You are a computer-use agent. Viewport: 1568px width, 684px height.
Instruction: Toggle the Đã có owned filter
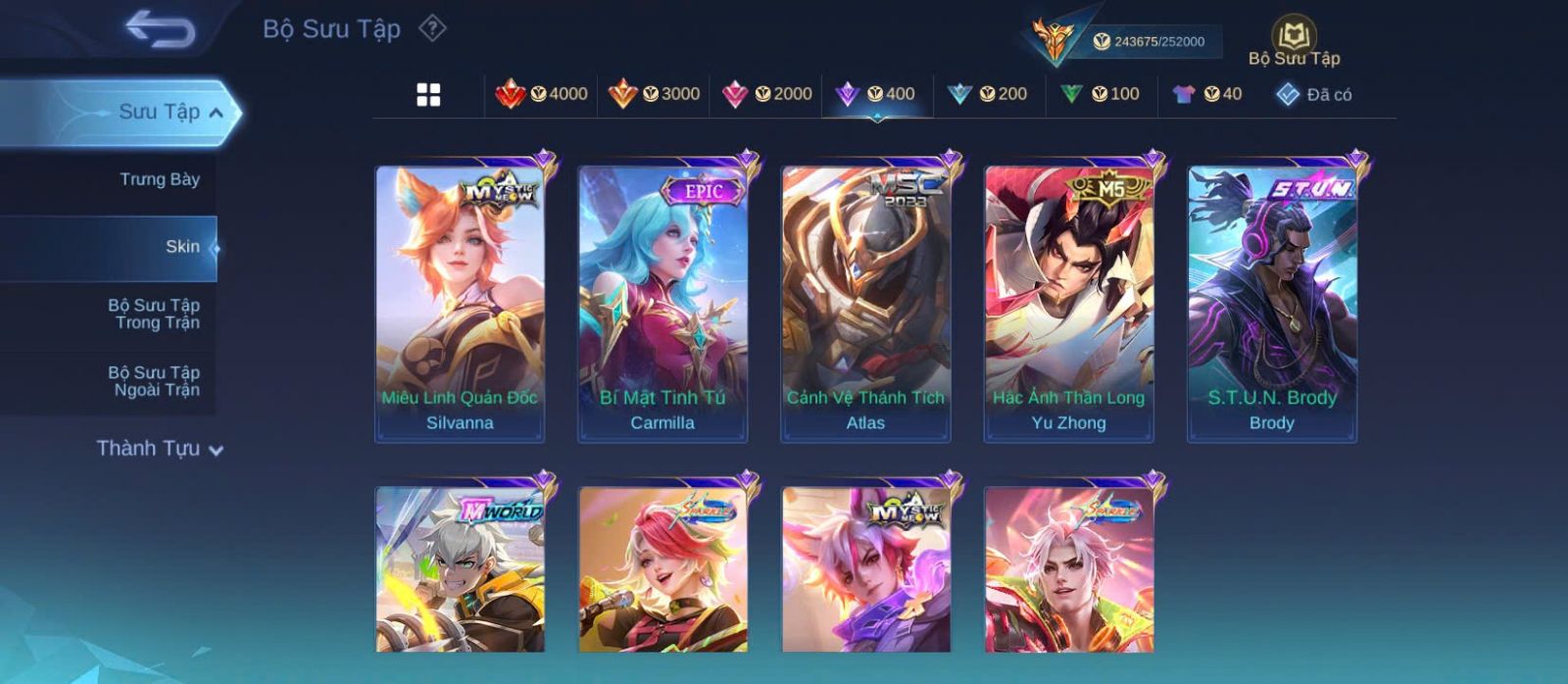[x=1314, y=94]
